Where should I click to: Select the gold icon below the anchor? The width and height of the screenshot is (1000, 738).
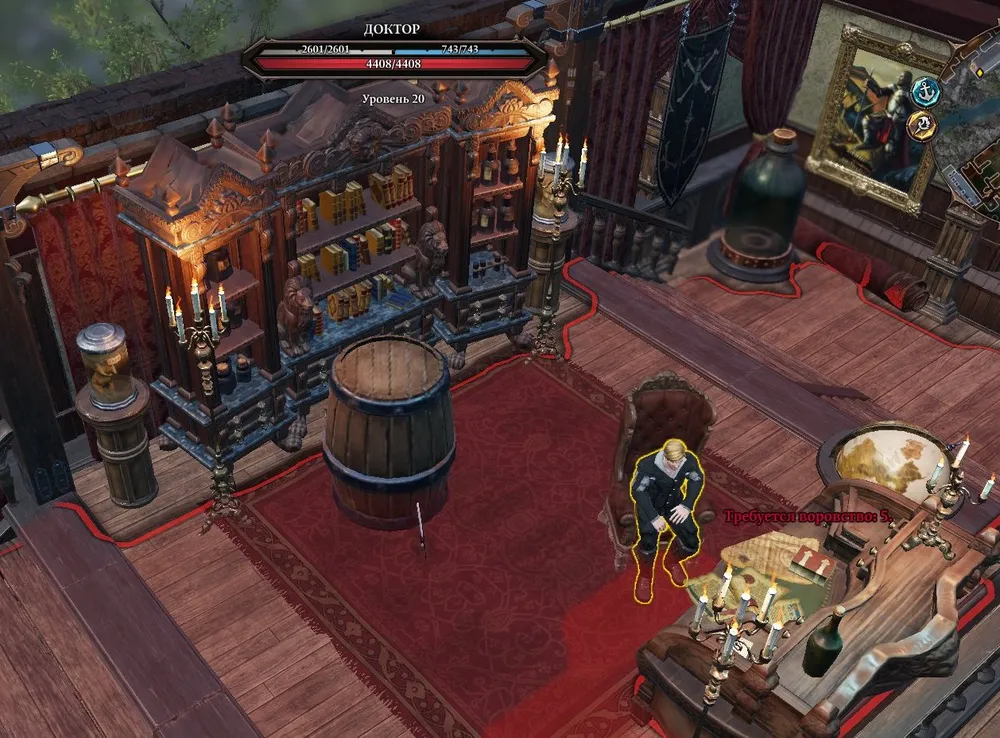[x=921, y=125]
